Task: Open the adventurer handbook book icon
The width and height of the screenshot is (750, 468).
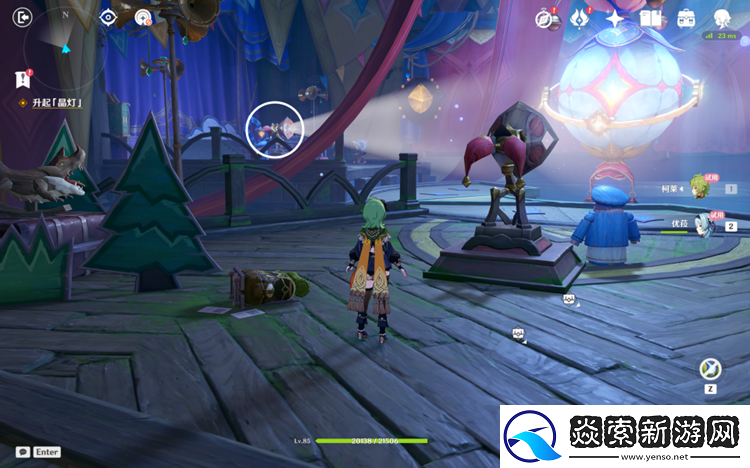Action: coord(651,18)
